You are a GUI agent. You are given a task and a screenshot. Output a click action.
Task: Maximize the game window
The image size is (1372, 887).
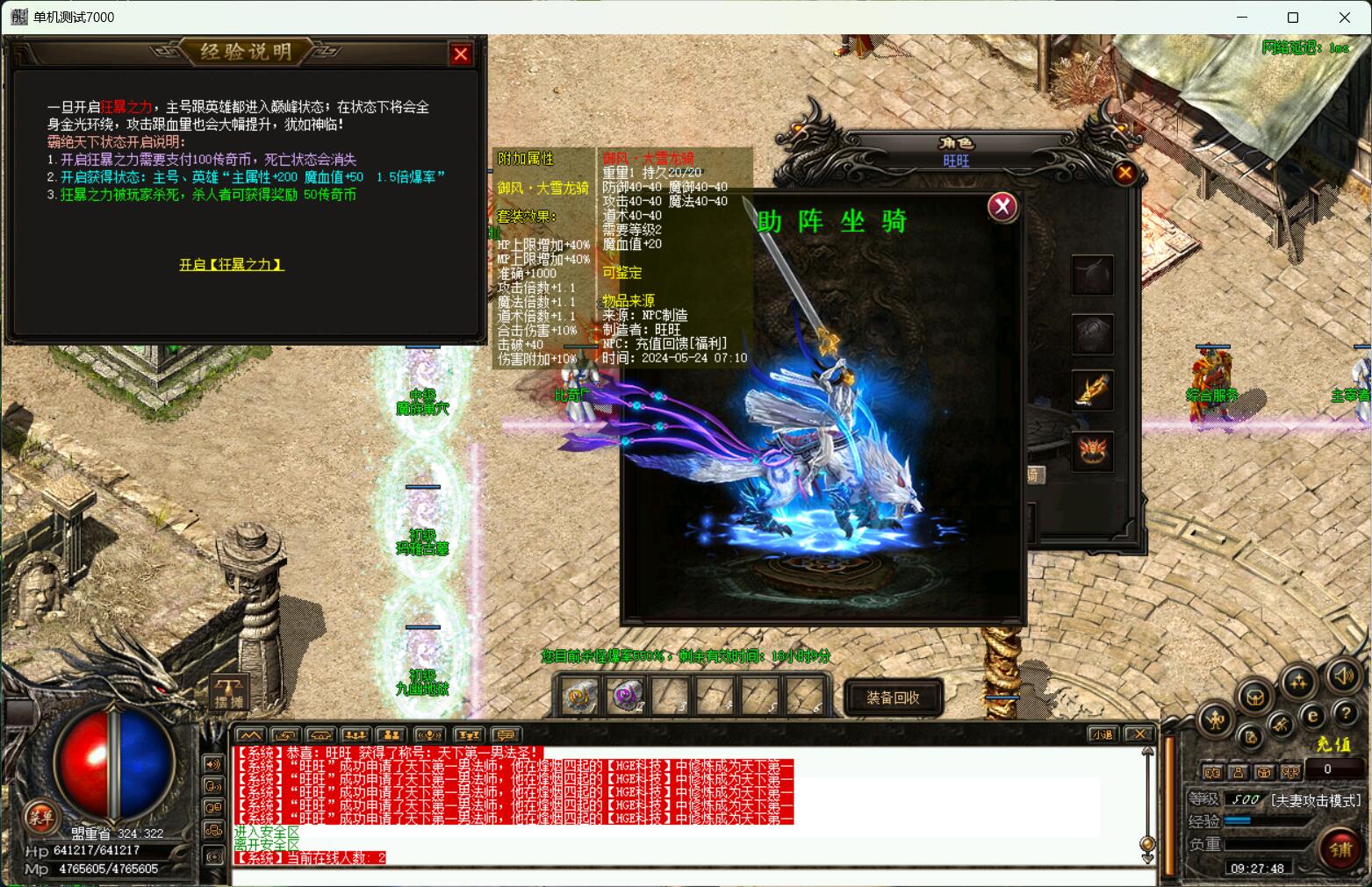pyautogui.click(x=1292, y=18)
